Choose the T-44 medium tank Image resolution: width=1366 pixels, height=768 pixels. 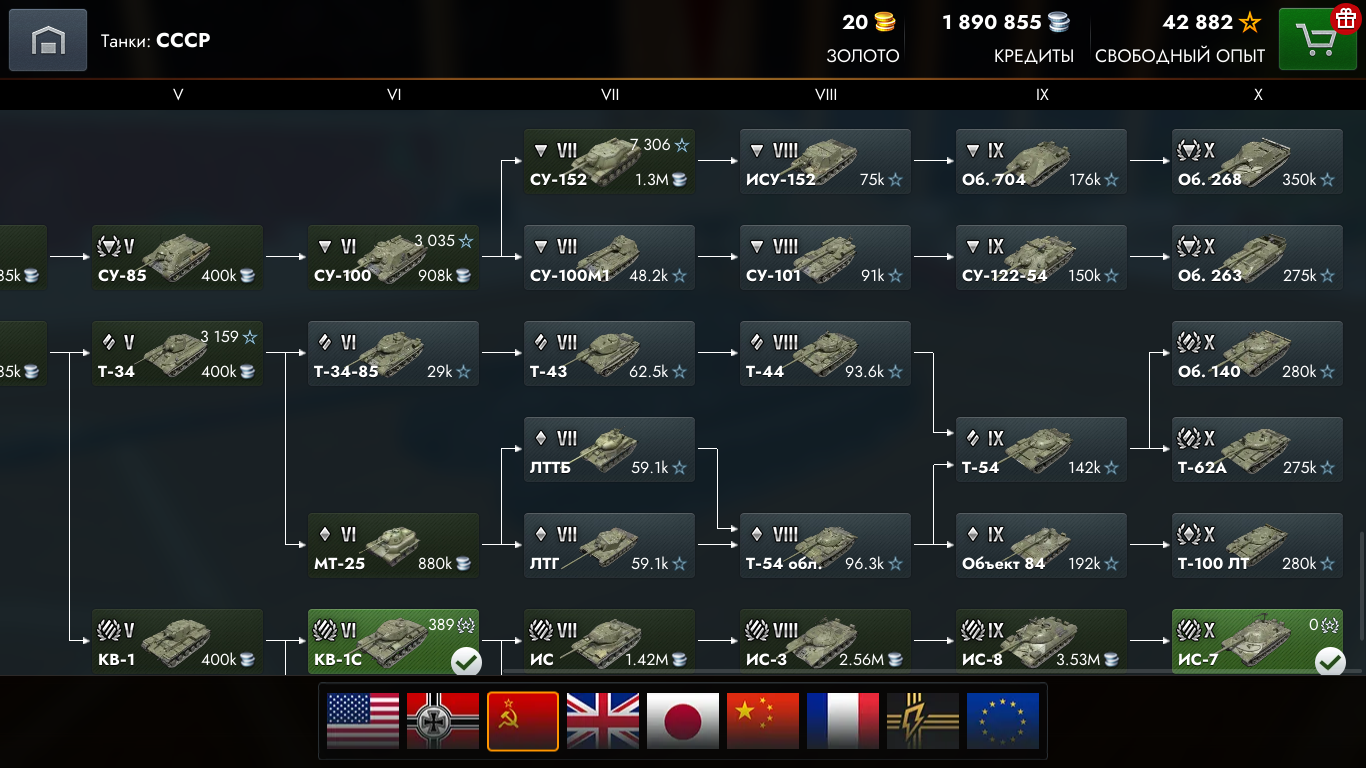[x=825, y=354]
